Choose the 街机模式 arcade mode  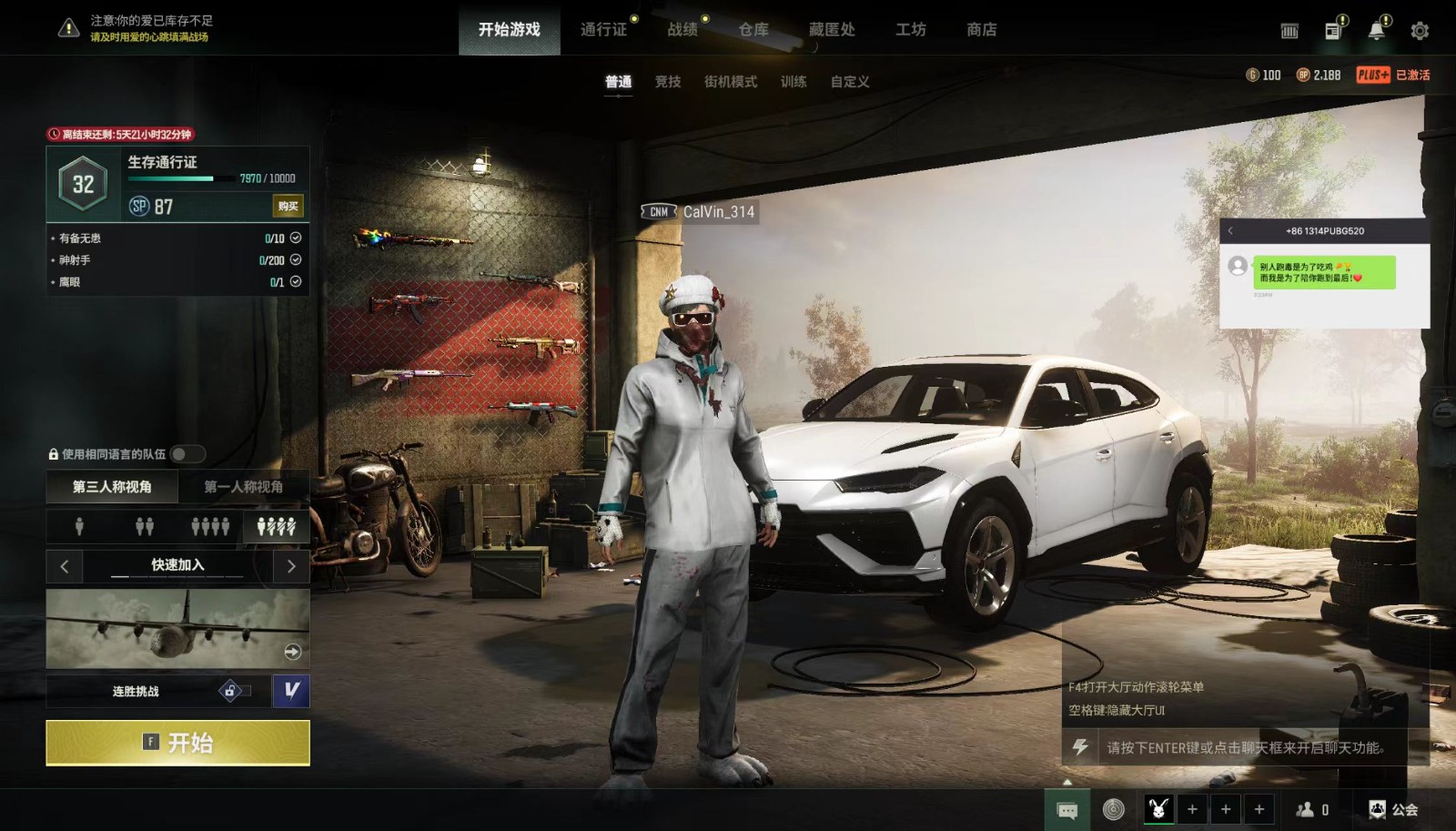coord(730,82)
